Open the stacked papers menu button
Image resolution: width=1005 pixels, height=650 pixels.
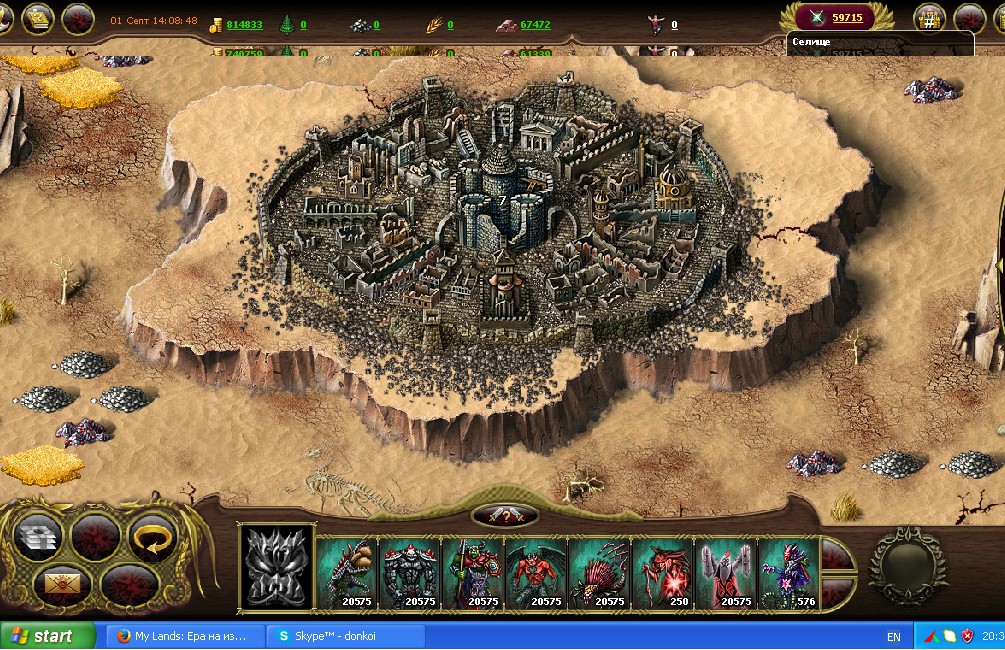38,538
